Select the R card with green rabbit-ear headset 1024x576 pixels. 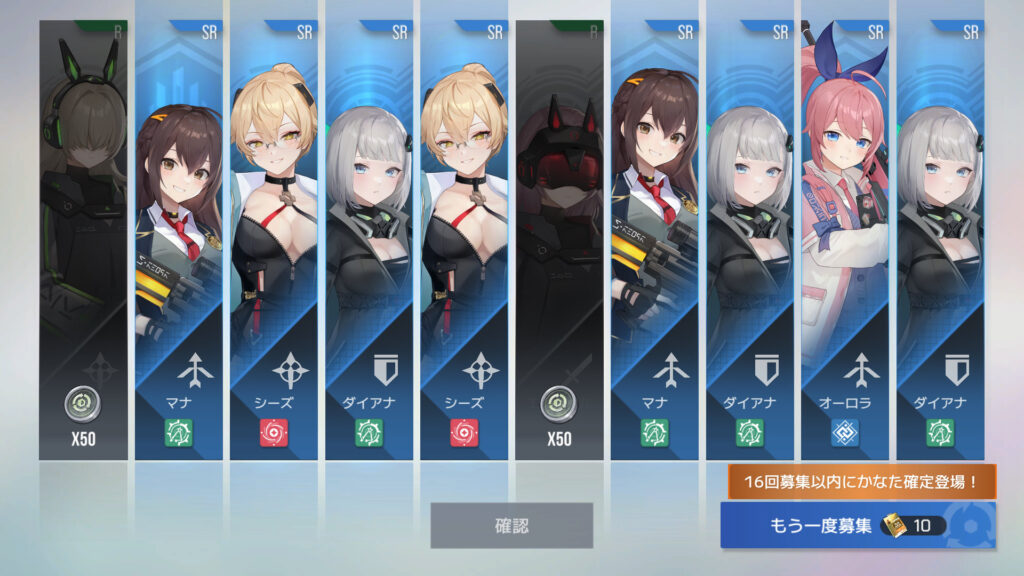pos(84,240)
